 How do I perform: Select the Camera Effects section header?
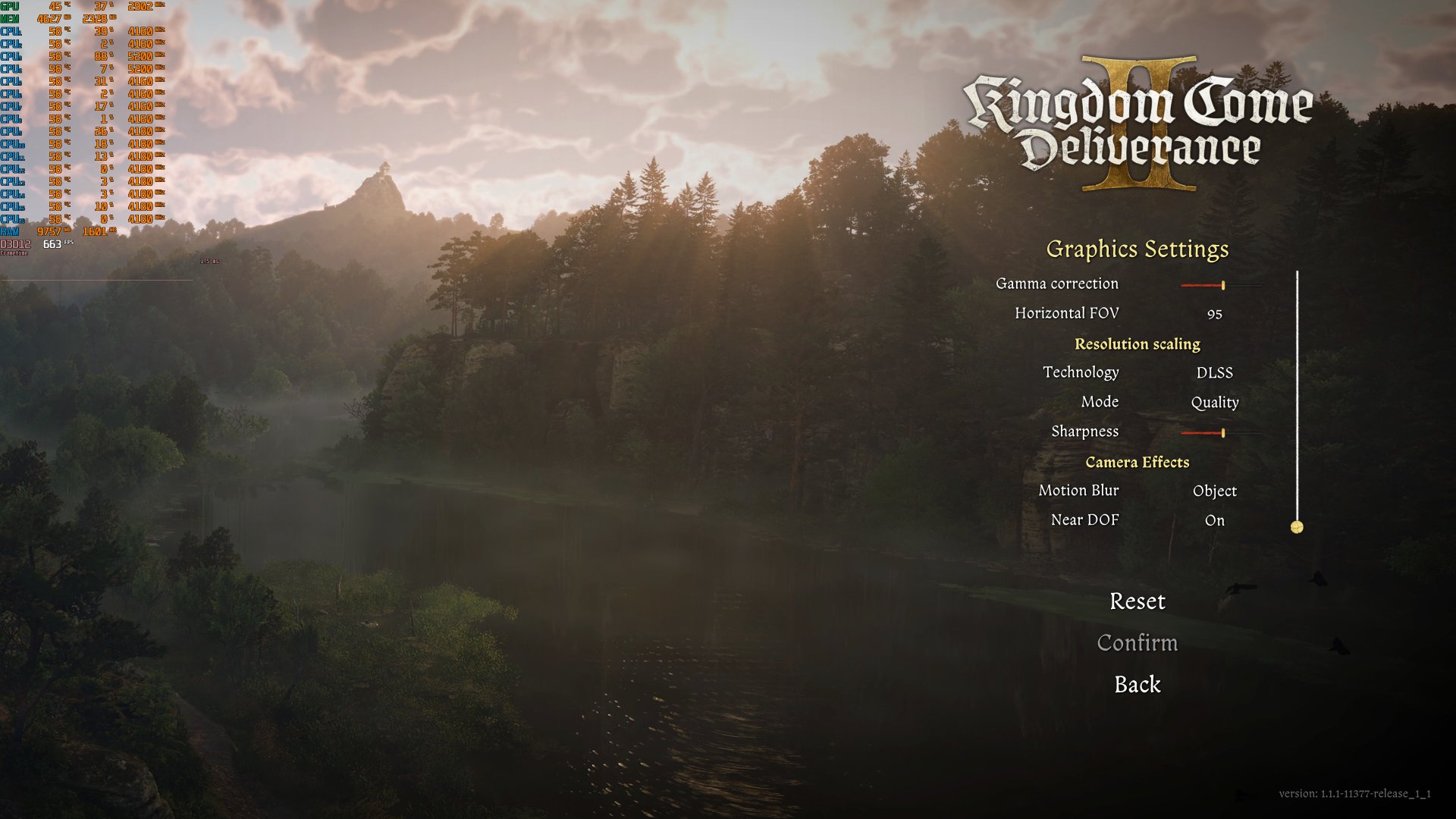pyautogui.click(x=1137, y=462)
